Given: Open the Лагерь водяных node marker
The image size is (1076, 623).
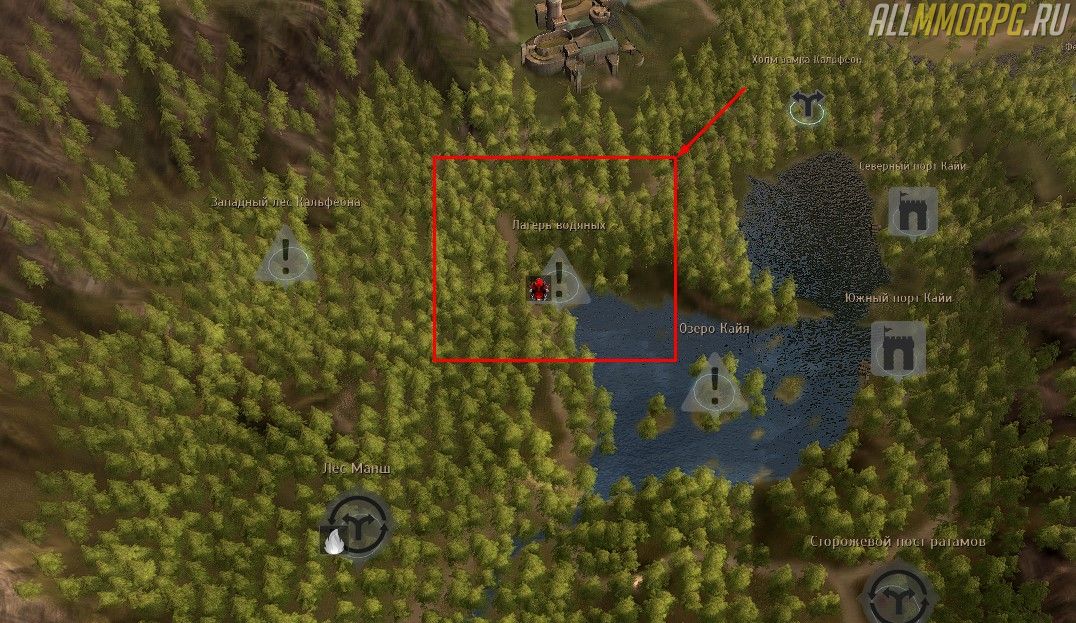Looking at the screenshot, I should (561, 279).
